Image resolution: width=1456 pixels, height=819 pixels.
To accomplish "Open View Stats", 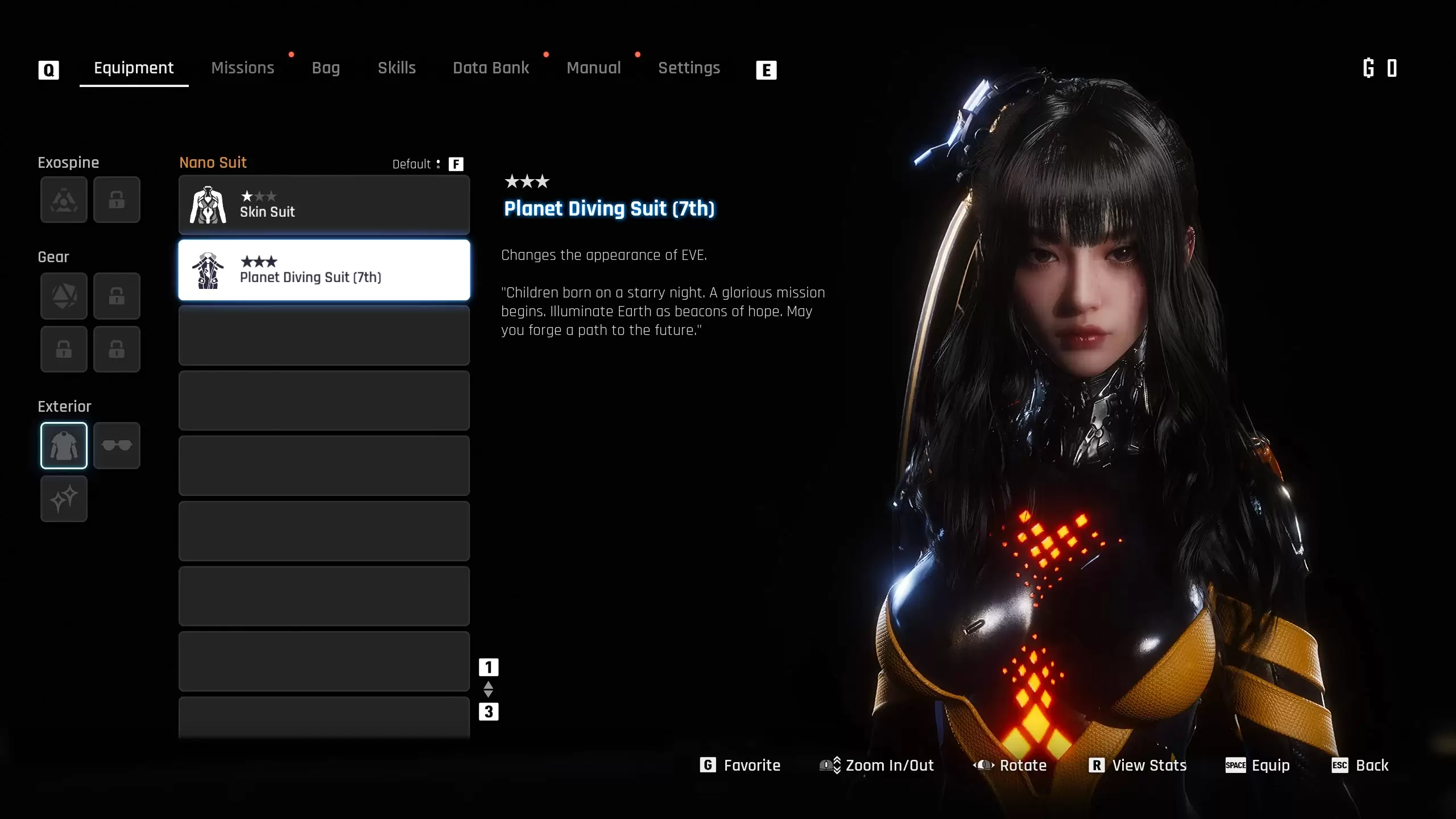I will coord(1137,766).
